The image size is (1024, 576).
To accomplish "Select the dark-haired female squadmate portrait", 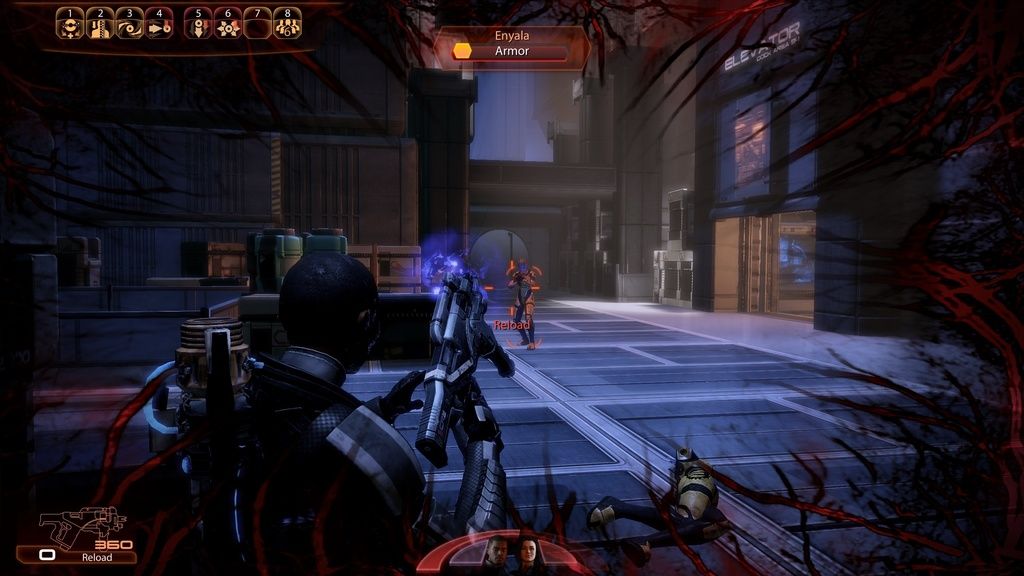I will [x=527, y=553].
